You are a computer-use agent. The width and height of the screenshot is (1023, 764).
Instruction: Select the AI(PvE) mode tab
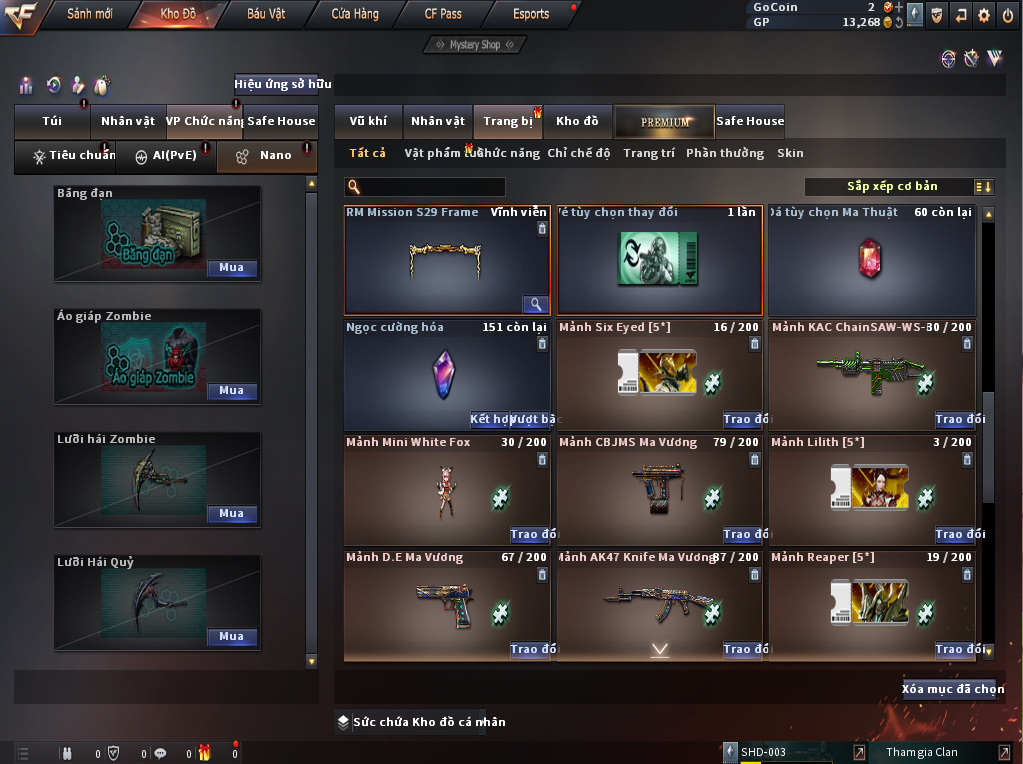coord(166,156)
